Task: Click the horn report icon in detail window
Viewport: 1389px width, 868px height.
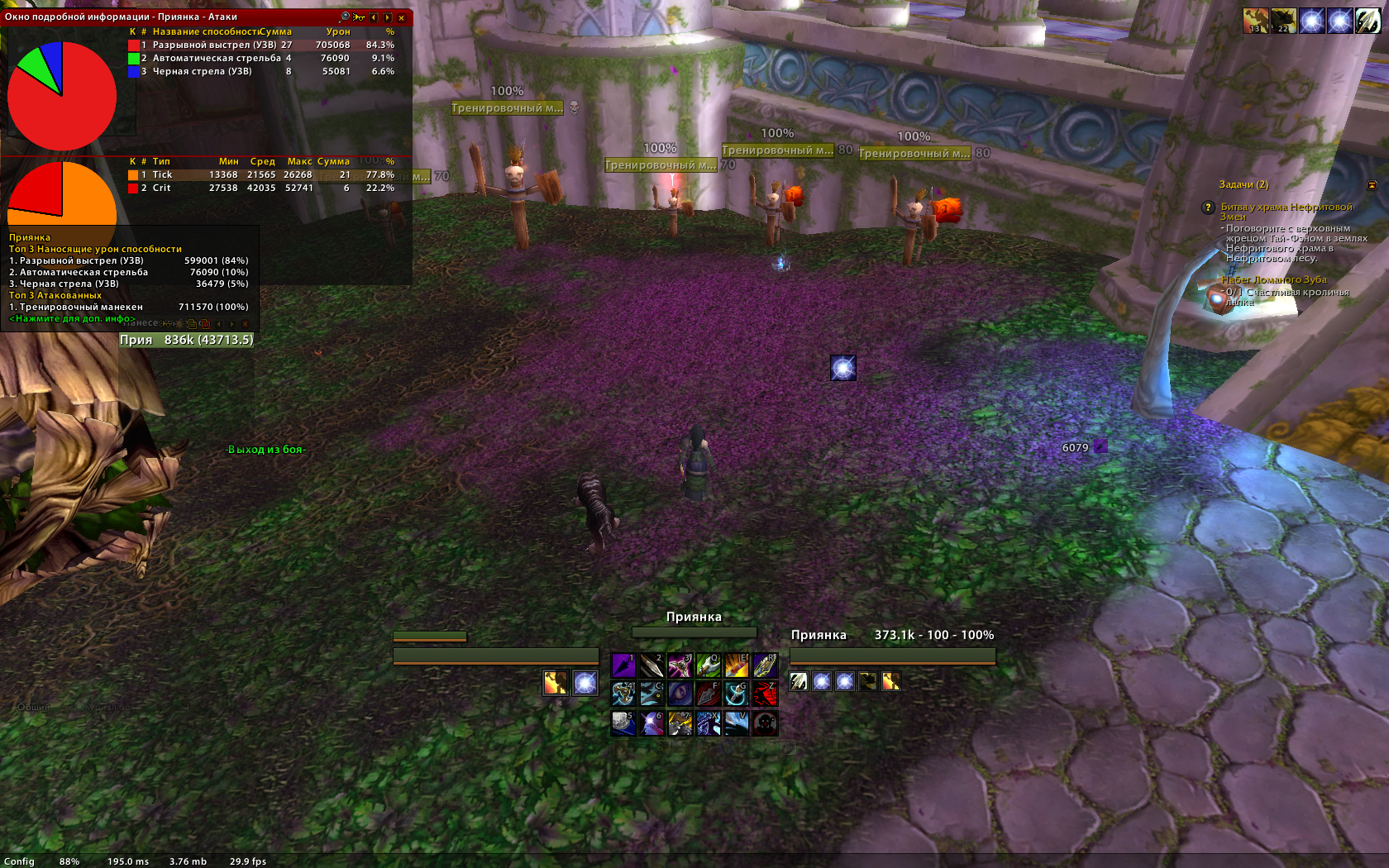Action: 359,17
